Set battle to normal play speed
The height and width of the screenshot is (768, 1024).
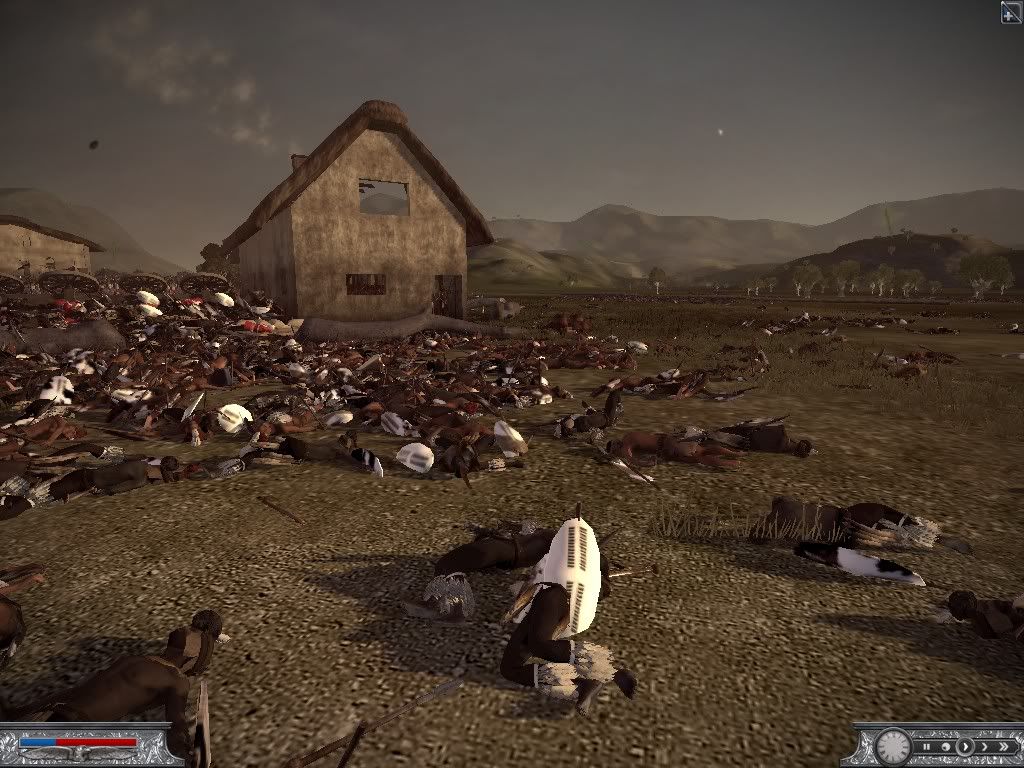965,747
